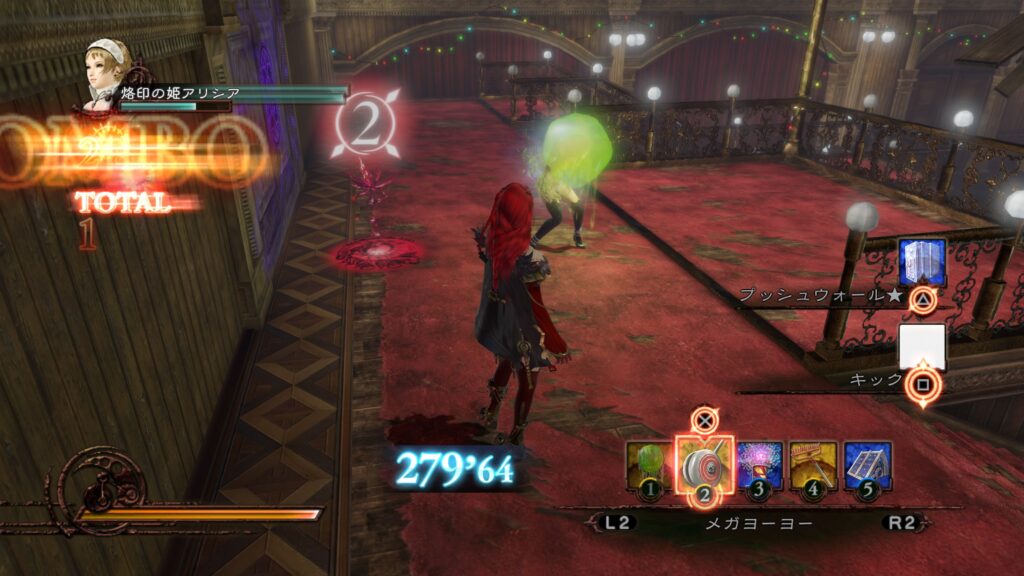Pick the rake trap in slot 4
Image resolution: width=1024 pixels, height=576 pixels.
[x=813, y=465]
